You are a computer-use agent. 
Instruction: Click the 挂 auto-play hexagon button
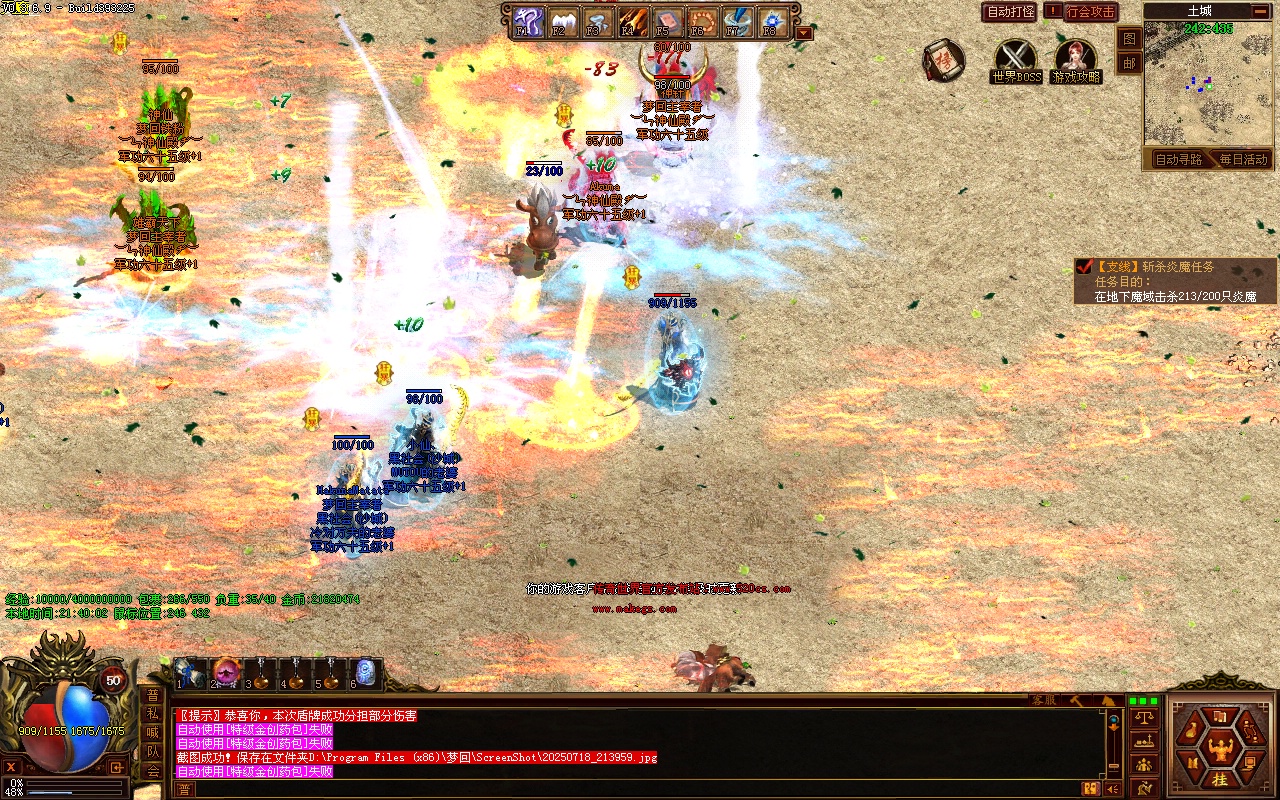click(1220, 779)
